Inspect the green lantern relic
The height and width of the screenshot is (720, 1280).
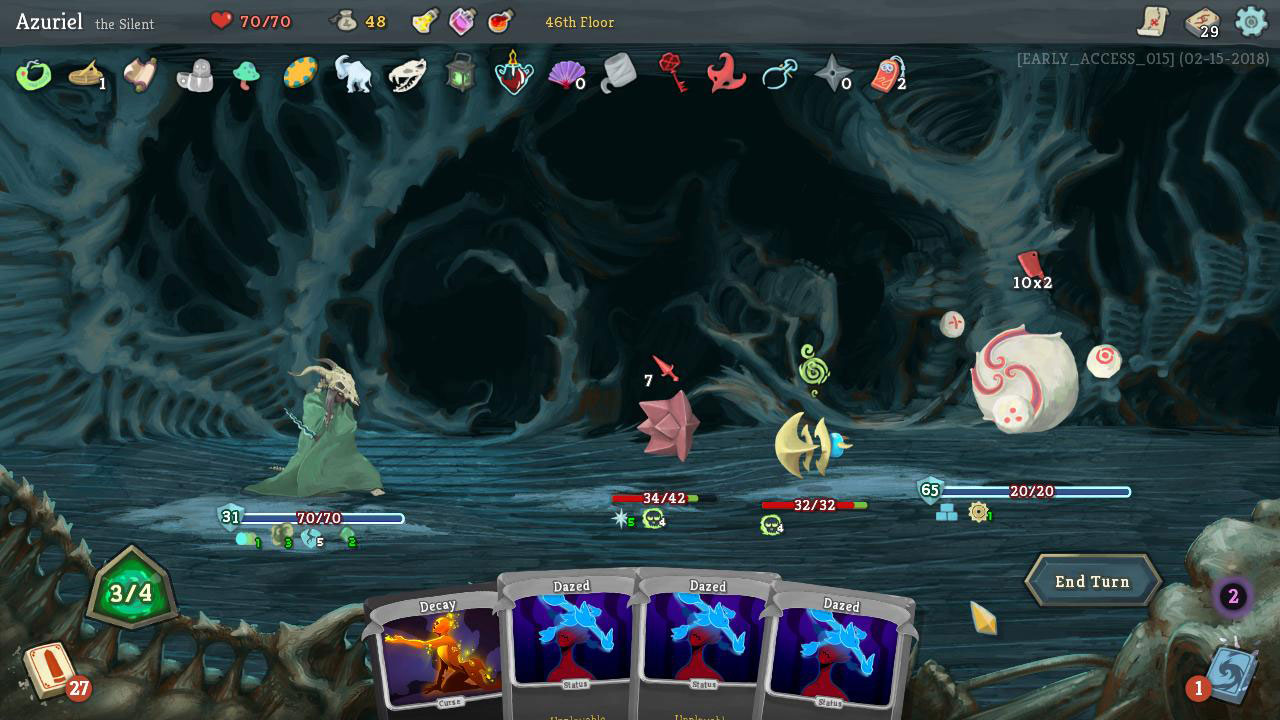click(459, 75)
